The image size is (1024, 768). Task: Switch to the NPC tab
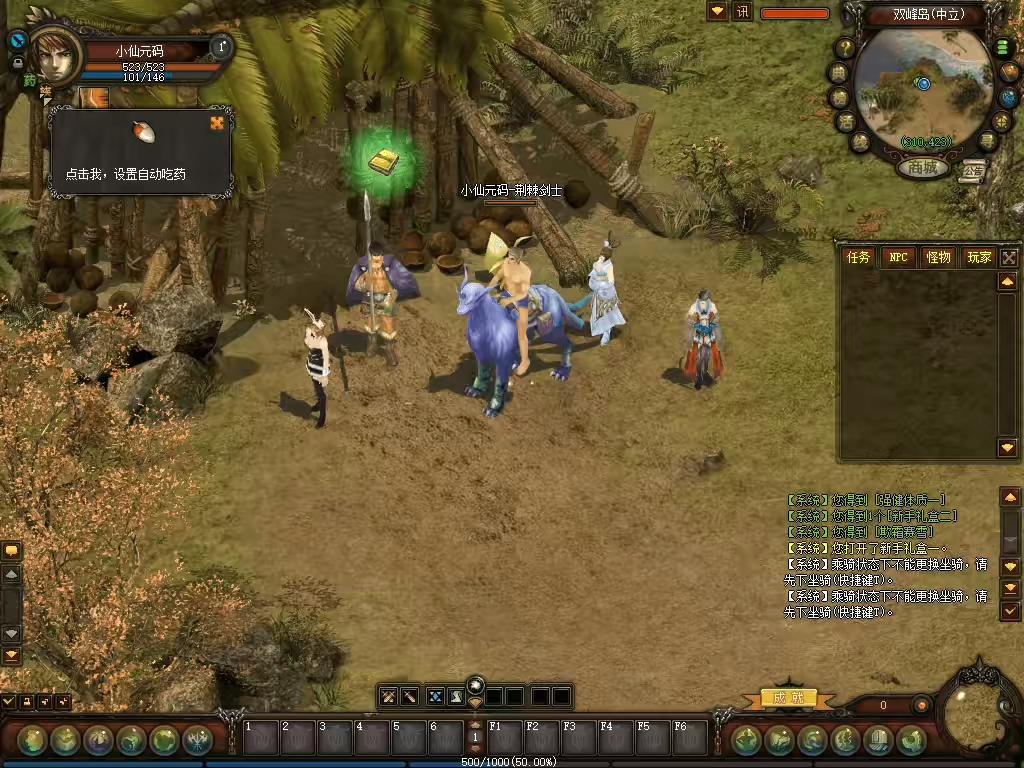[x=898, y=257]
